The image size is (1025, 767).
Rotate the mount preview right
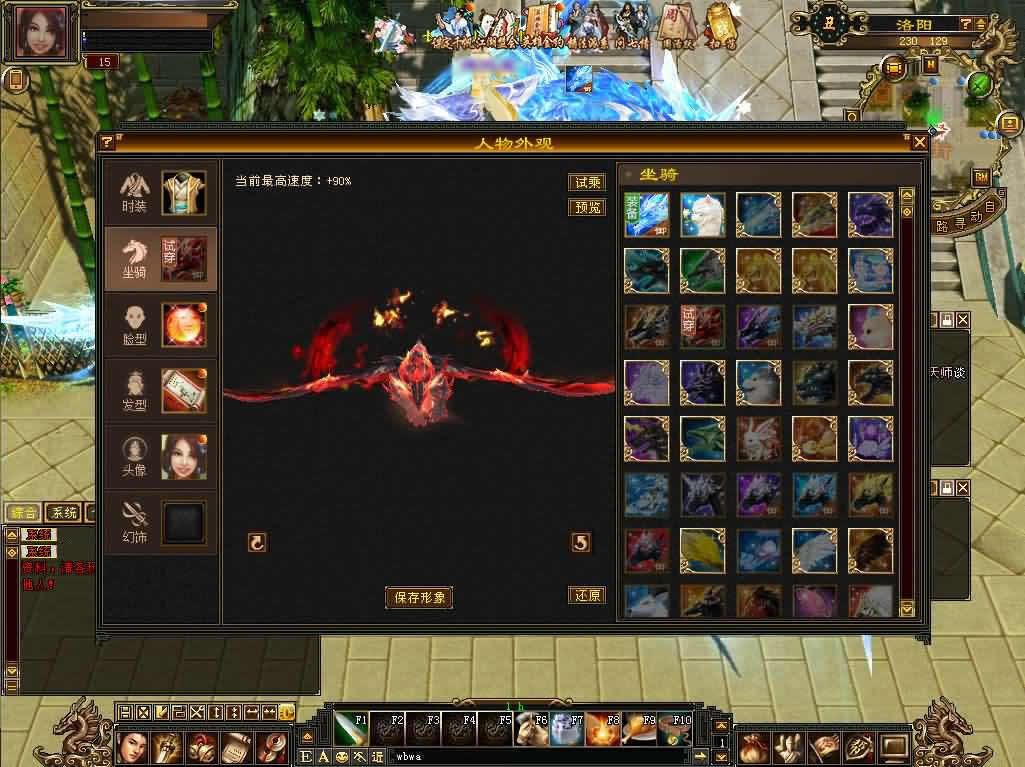tap(581, 543)
